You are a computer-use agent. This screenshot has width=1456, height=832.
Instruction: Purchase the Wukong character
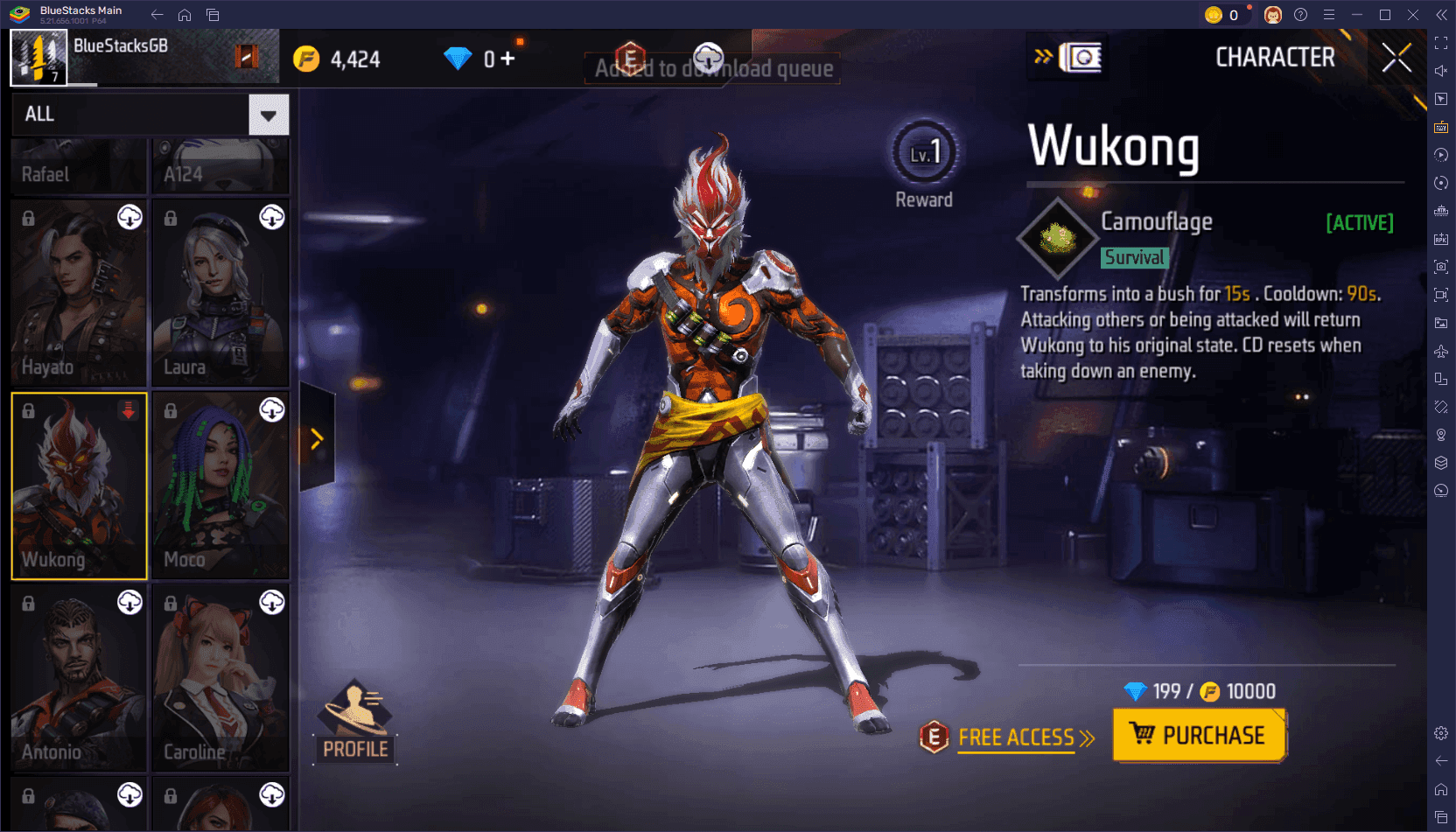coord(1199,735)
